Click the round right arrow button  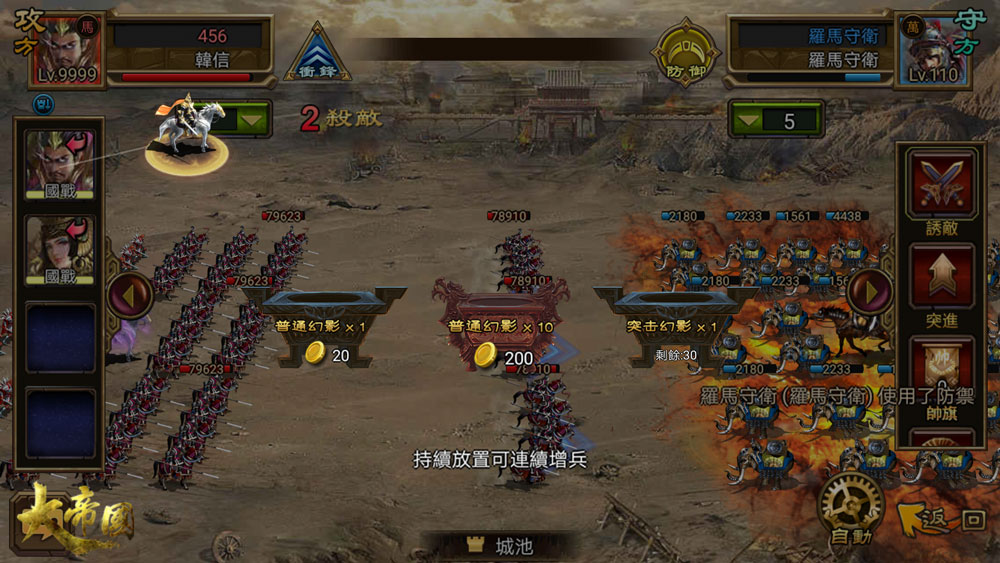[x=869, y=292]
